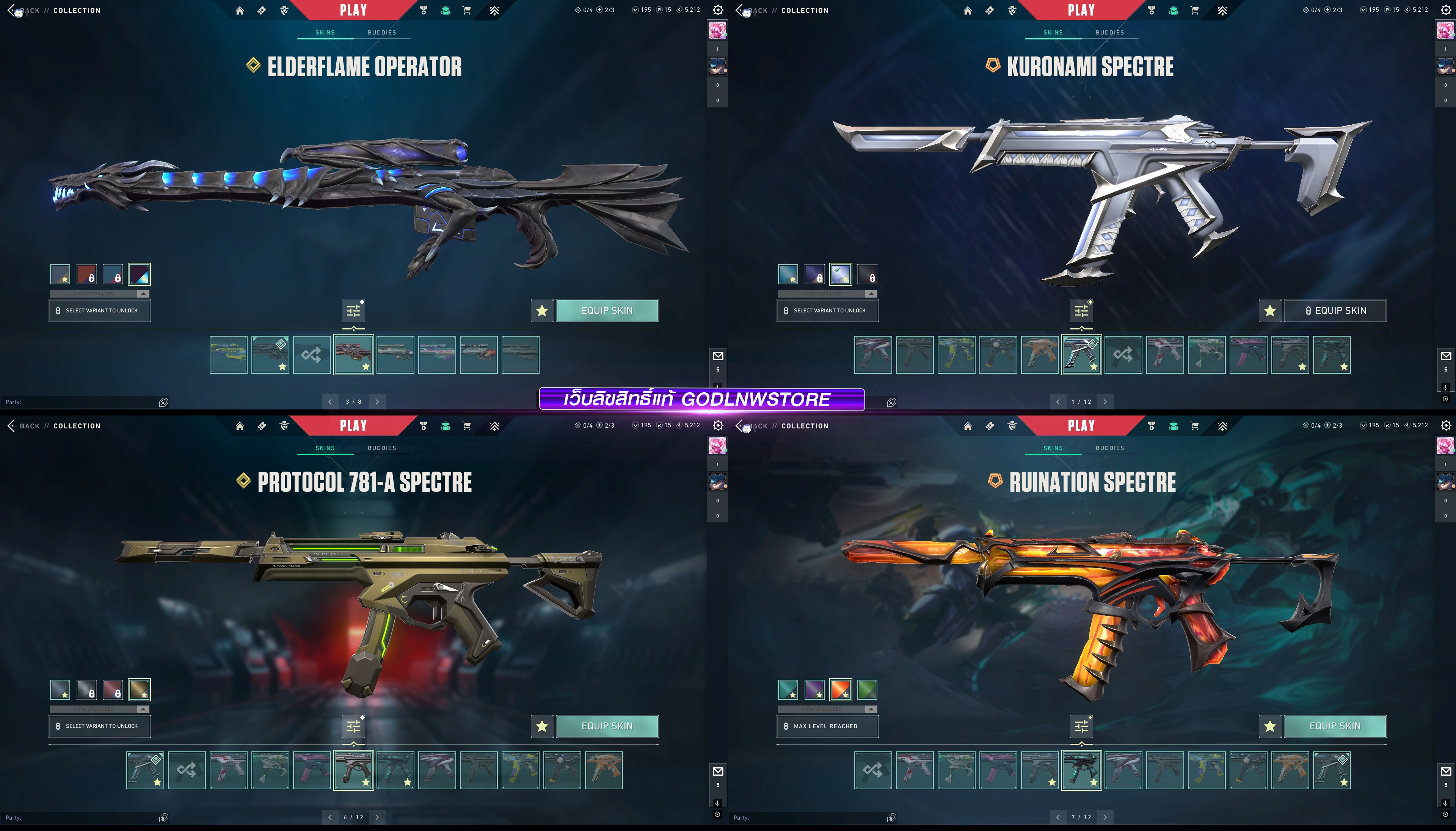This screenshot has width=1456, height=831.
Task: Click the GODLNWSTORE watermark banner
Action: coord(701,399)
